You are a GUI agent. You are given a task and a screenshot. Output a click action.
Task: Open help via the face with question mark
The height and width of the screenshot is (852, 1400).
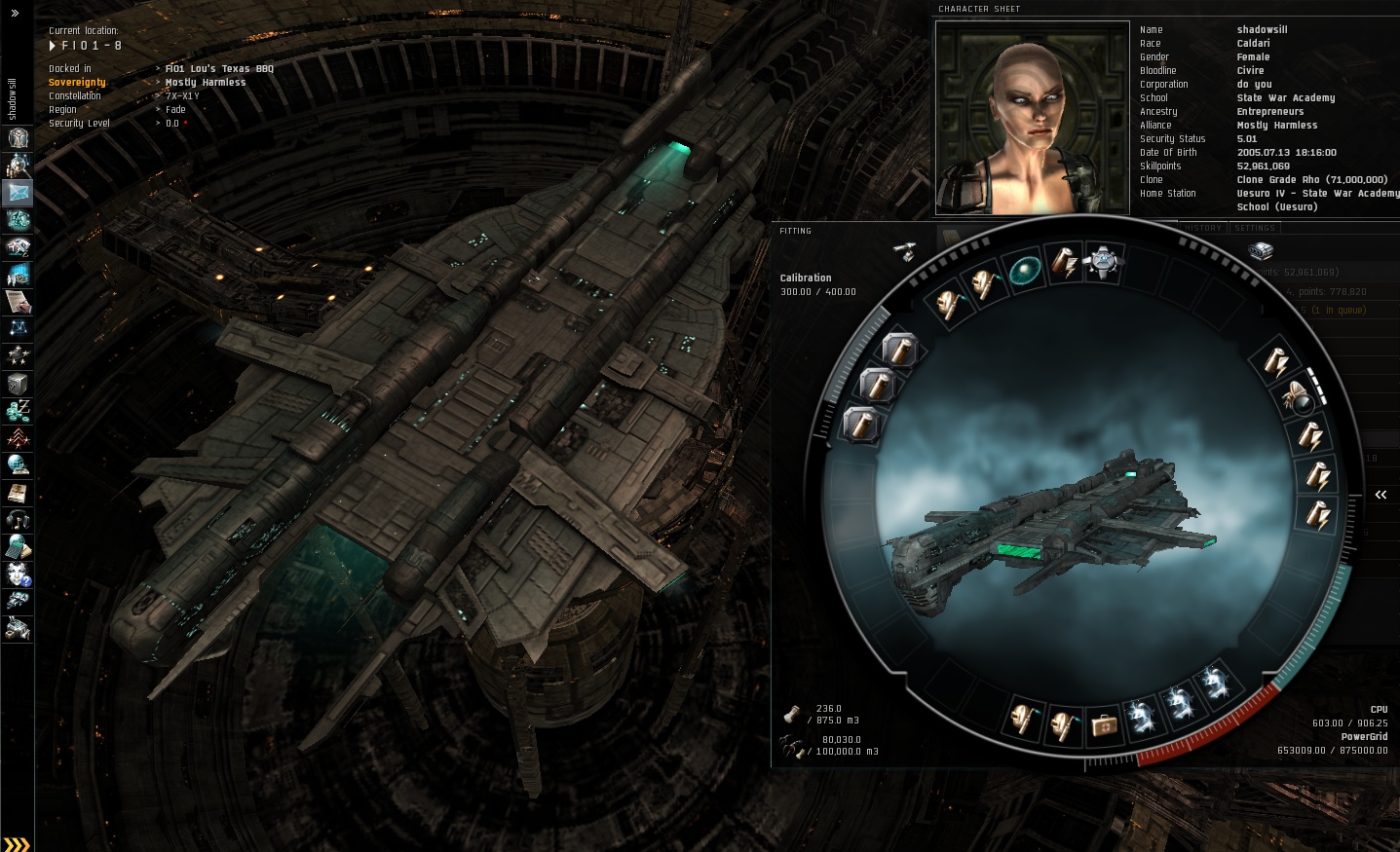click(x=18, y=575)
